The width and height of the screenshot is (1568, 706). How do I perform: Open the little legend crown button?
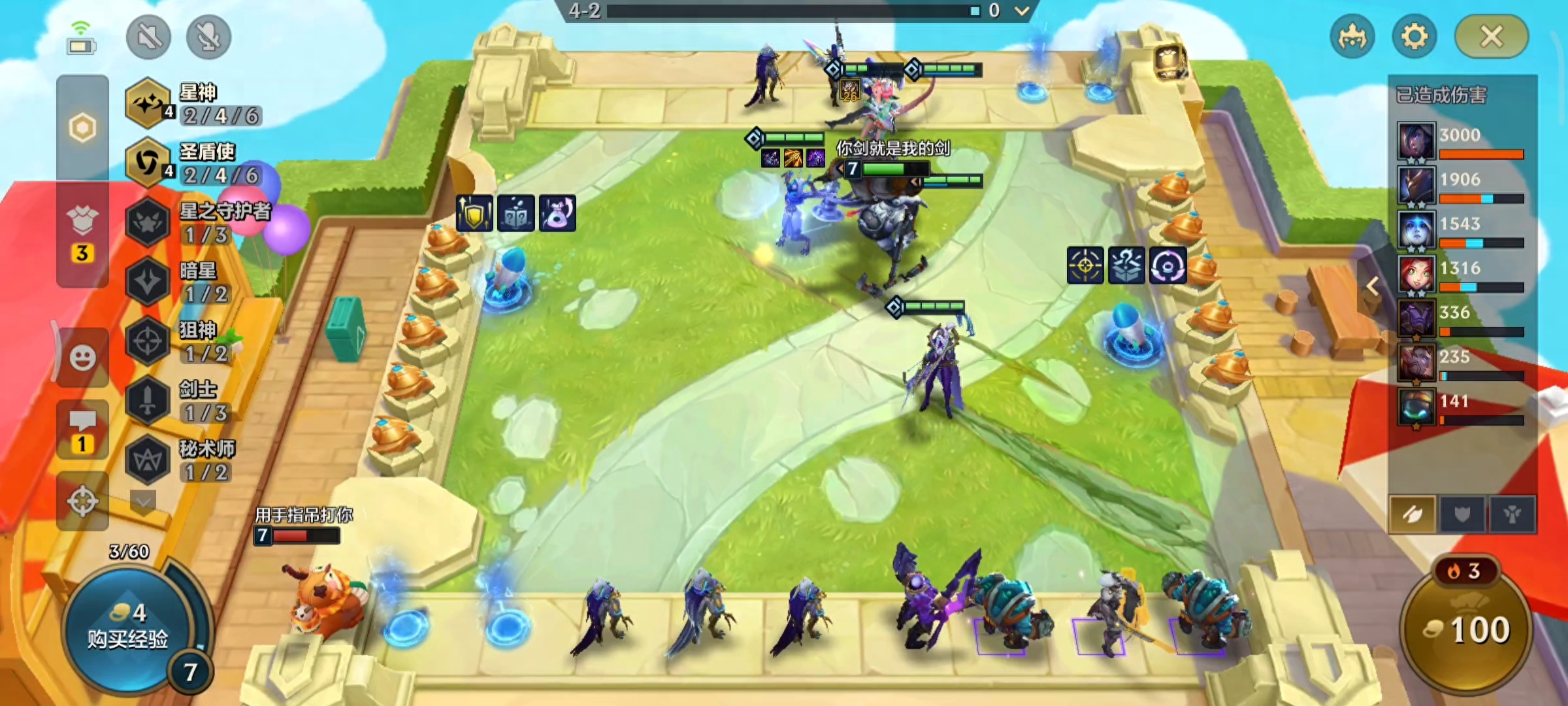(x=1352, y=37)
